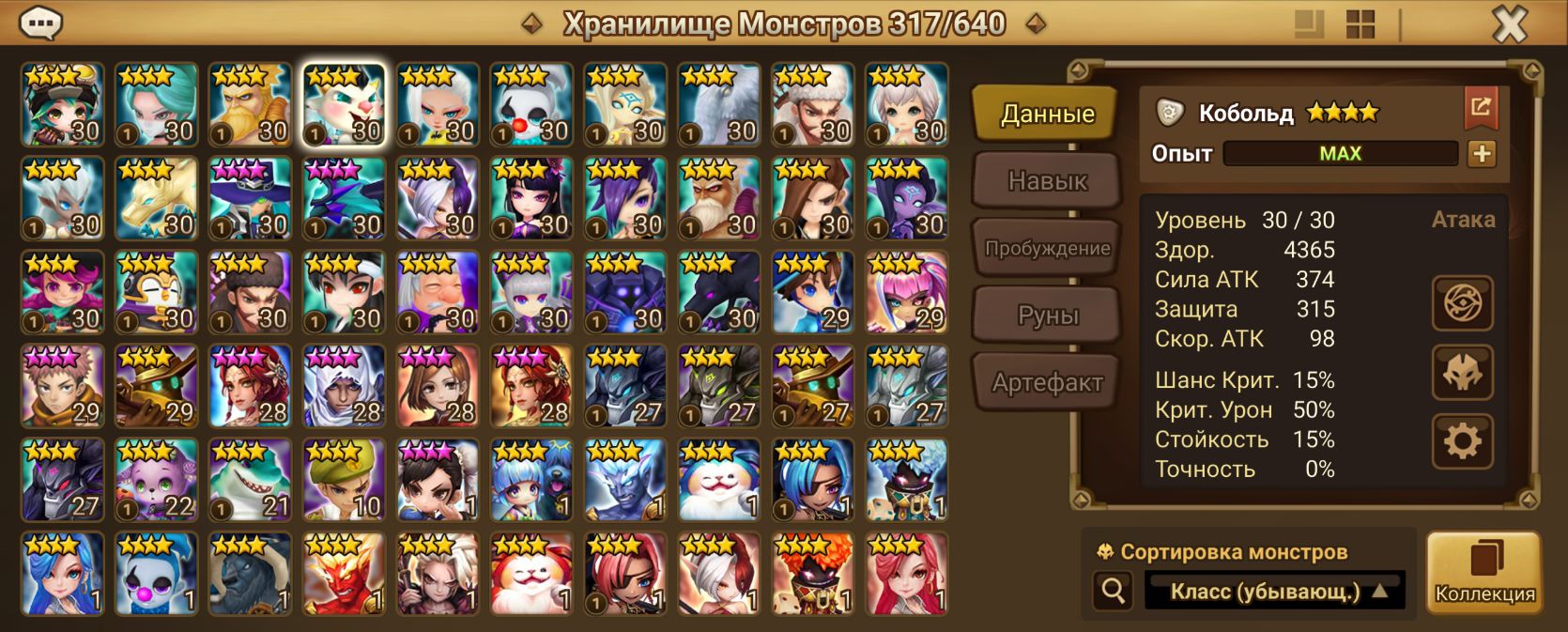The width and height of the screenshot is (1568, 632).
Task: Switch to the four-square grid view
Action: 1360,24
